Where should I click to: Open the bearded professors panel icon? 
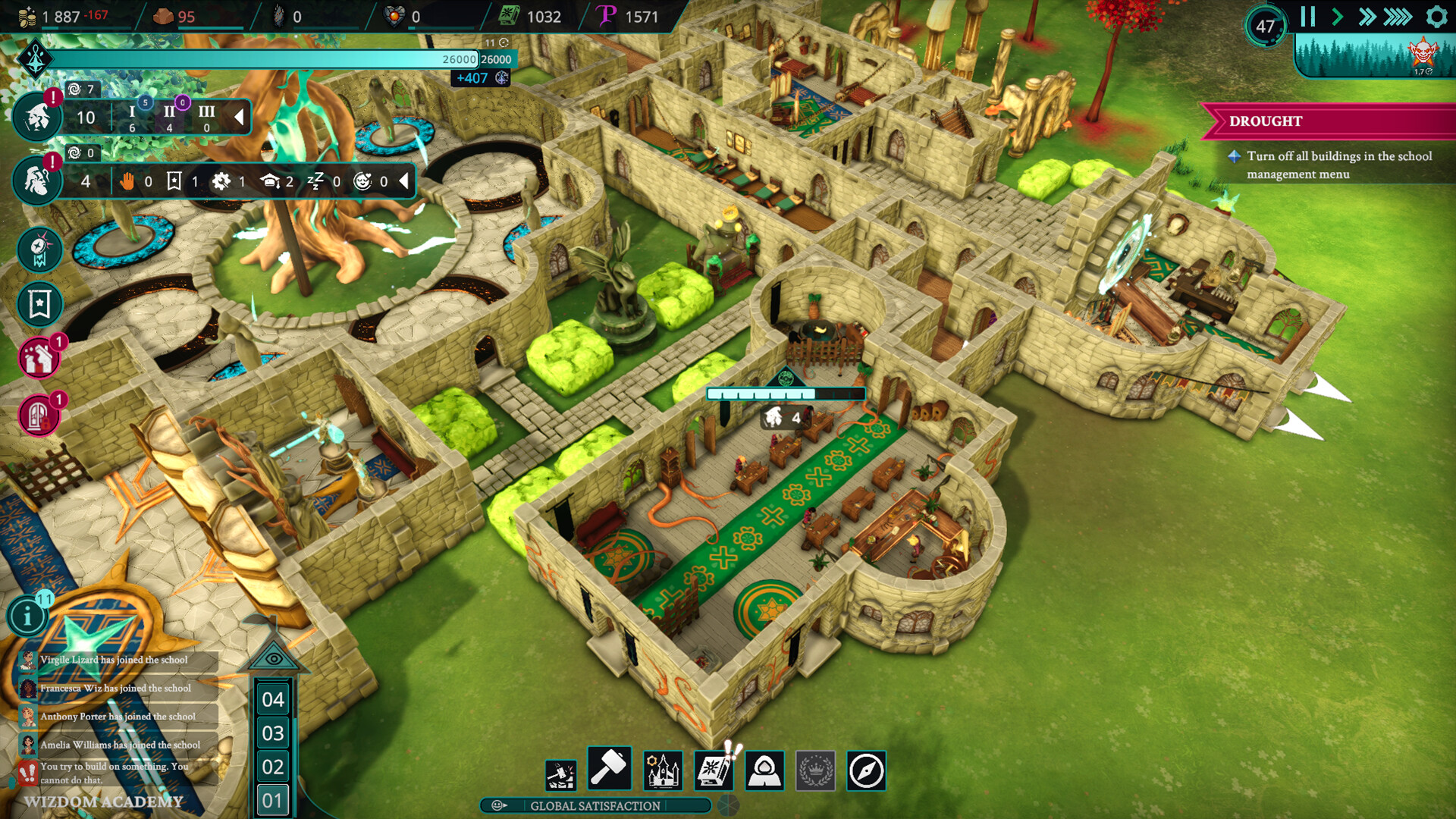click(x=36, y=181)
